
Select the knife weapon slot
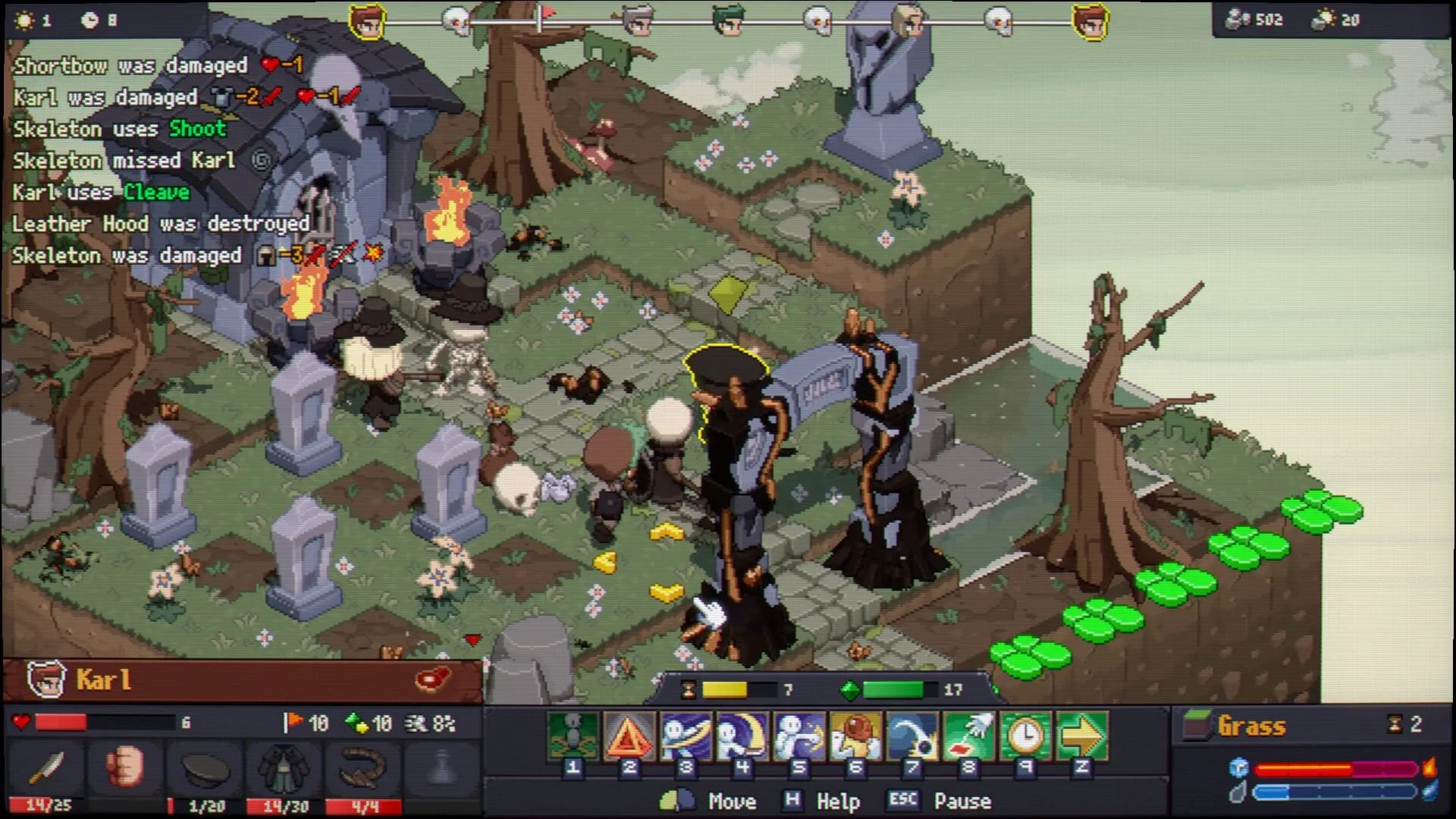pyautogui.click(x=47, y=767)
